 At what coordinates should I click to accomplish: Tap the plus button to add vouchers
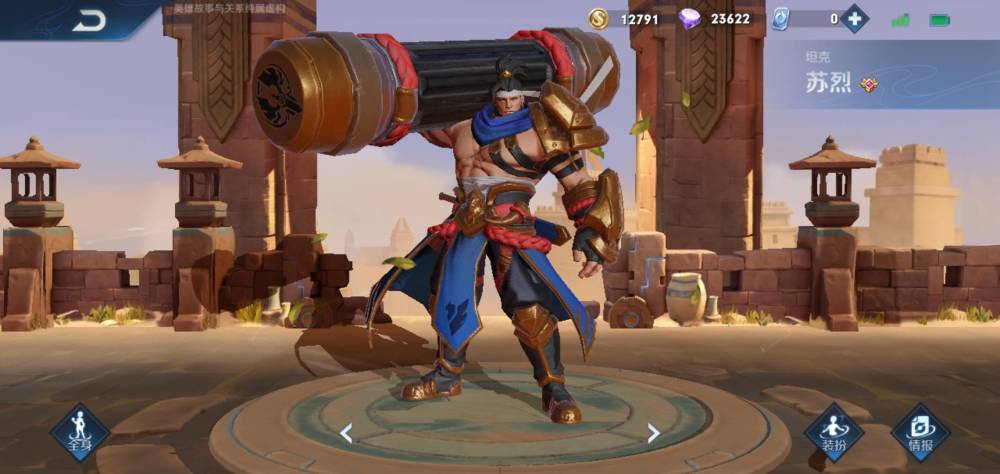point(854,18)
